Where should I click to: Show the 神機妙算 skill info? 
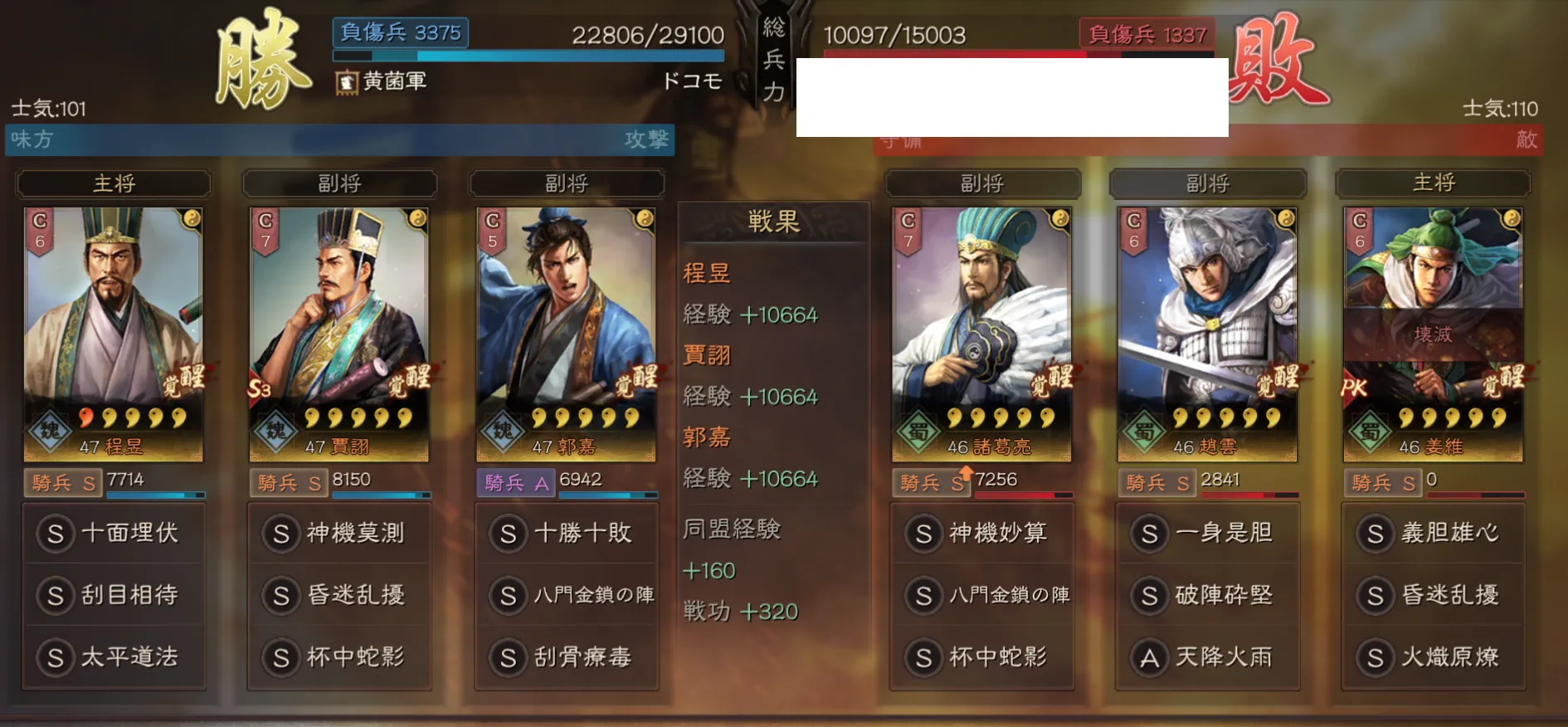point(981,533)
